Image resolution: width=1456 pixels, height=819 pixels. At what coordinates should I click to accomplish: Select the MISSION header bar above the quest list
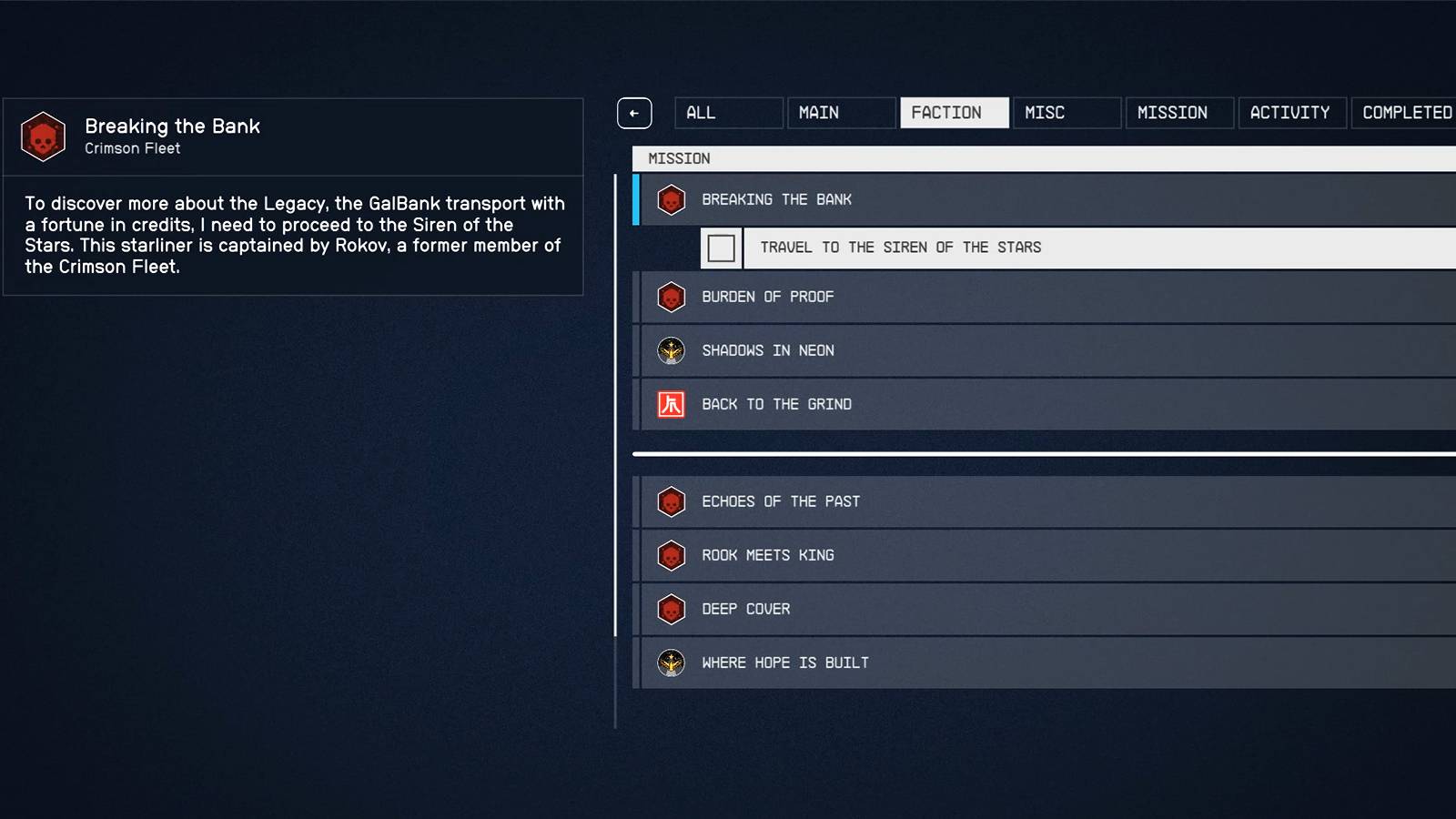coord(910,157)
